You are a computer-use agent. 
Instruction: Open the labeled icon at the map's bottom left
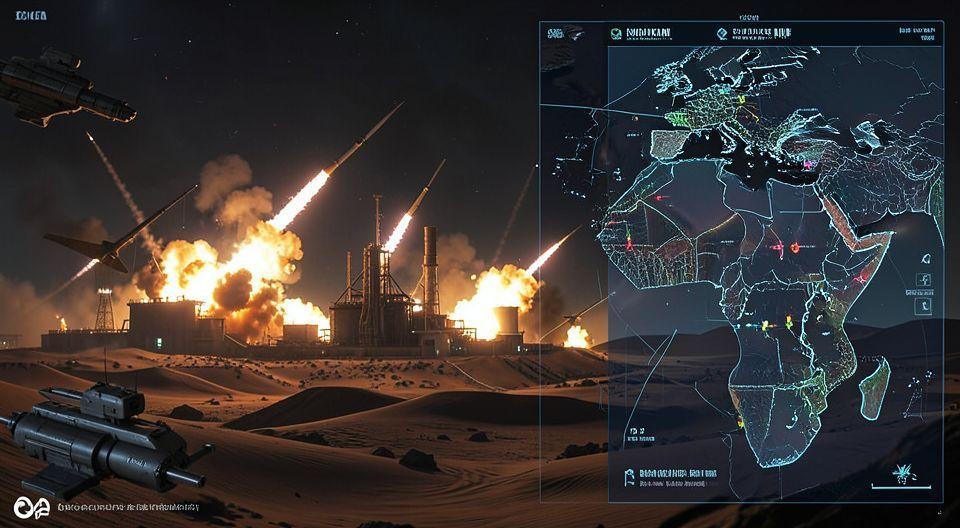coord(629,475)
